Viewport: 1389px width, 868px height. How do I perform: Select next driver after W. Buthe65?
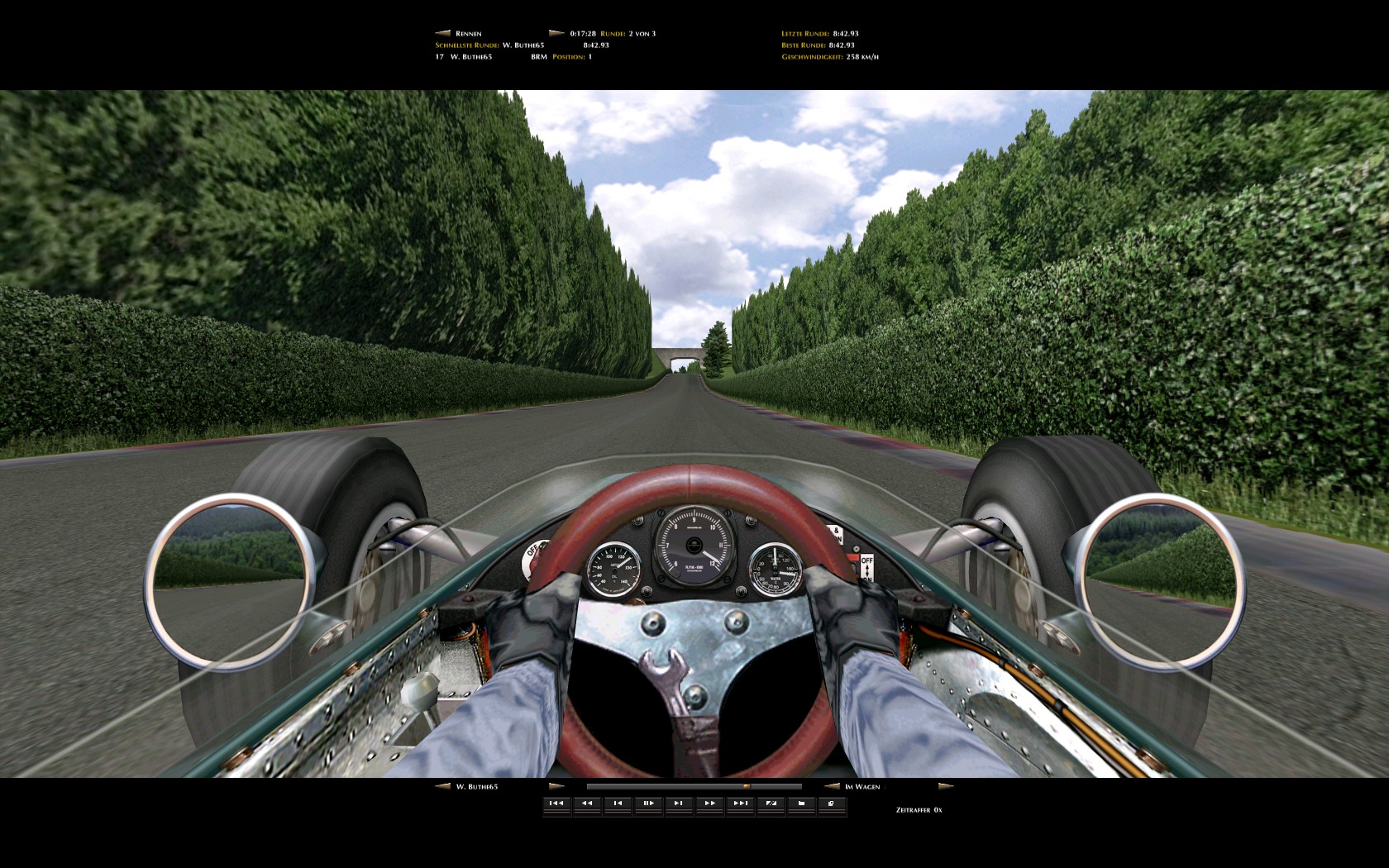click(556, 786)
